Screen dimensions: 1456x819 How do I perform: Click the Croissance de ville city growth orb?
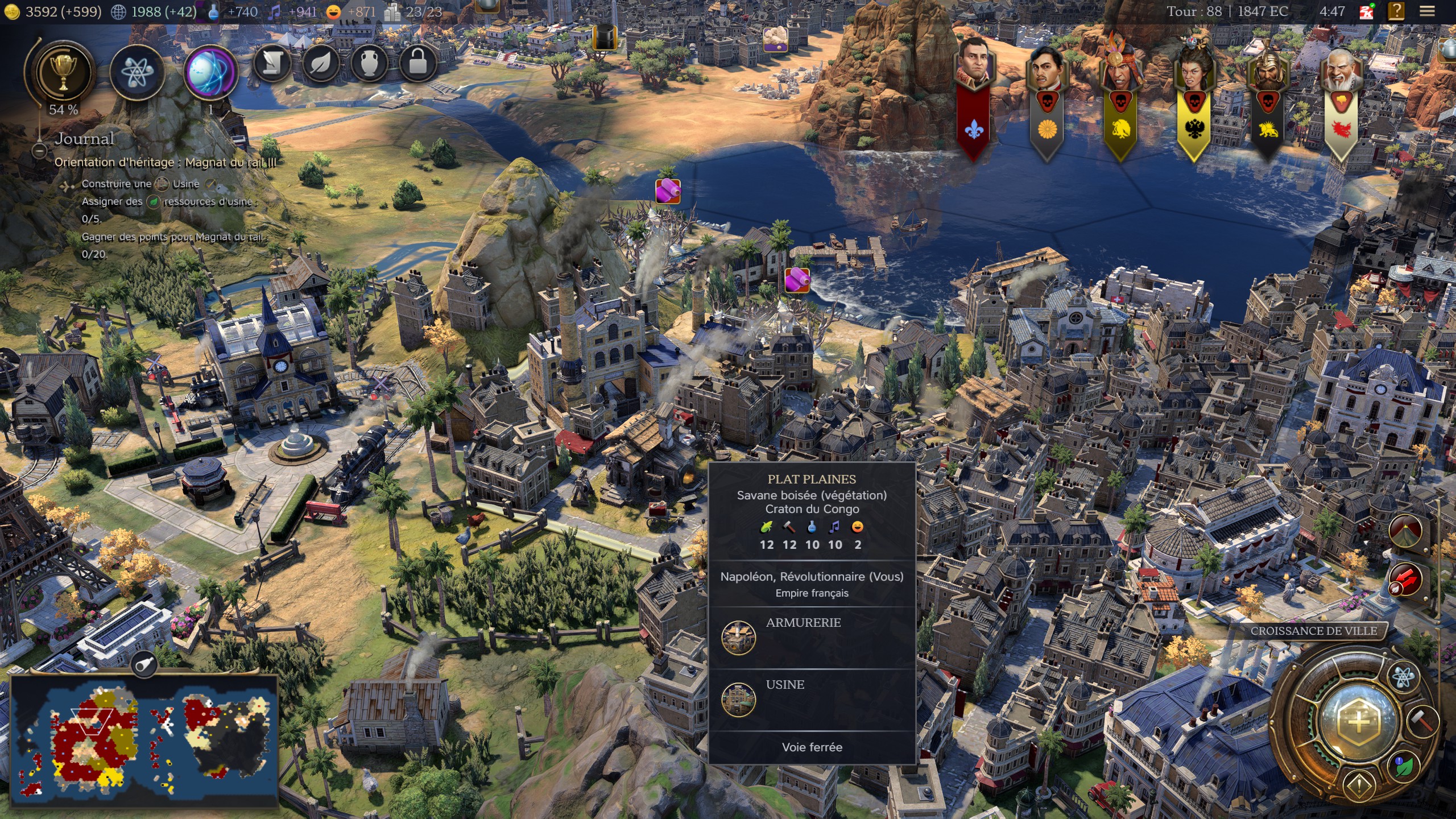(x=1359, y=722)
